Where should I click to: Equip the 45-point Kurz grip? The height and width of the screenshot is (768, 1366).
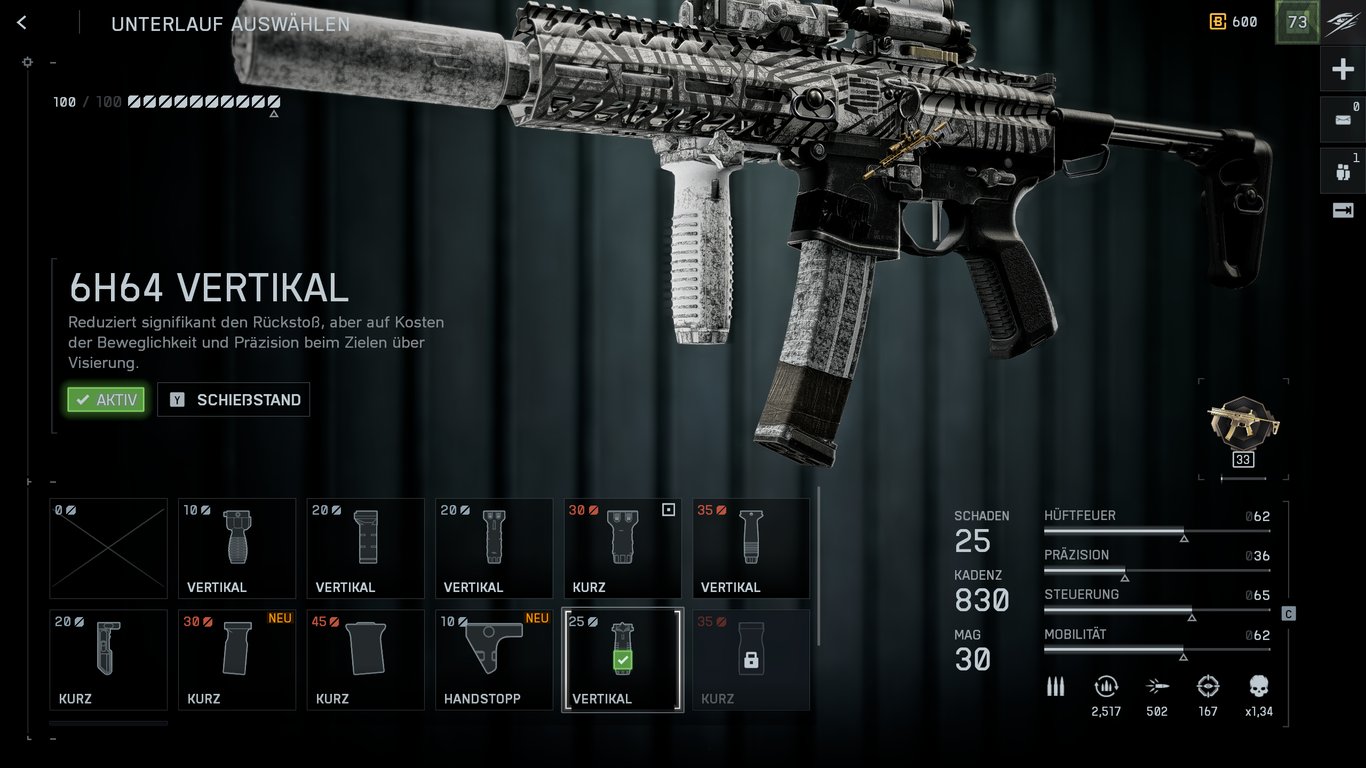[x=365, y=659]
